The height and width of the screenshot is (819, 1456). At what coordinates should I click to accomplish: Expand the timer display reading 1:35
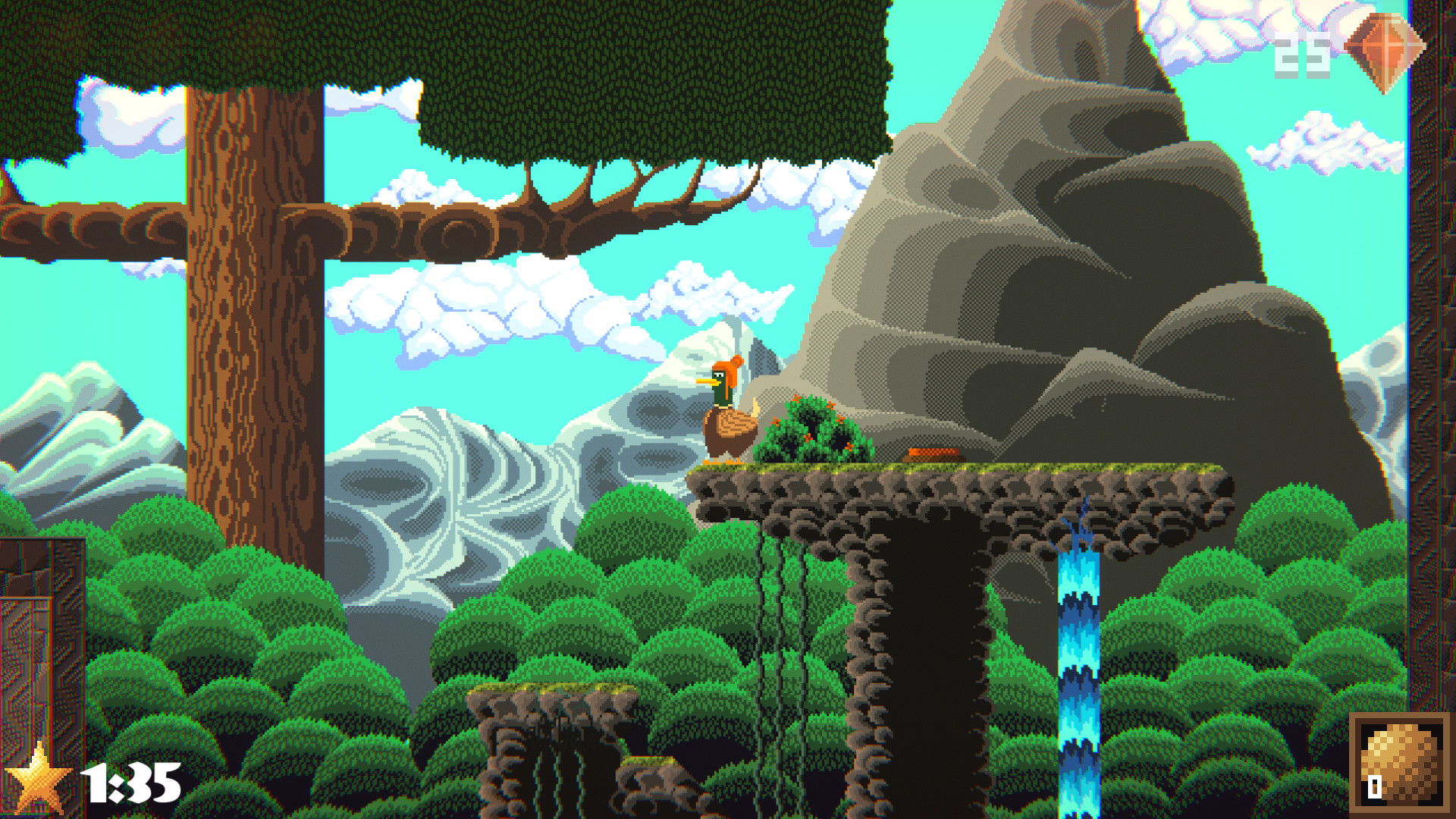[133, 781]
